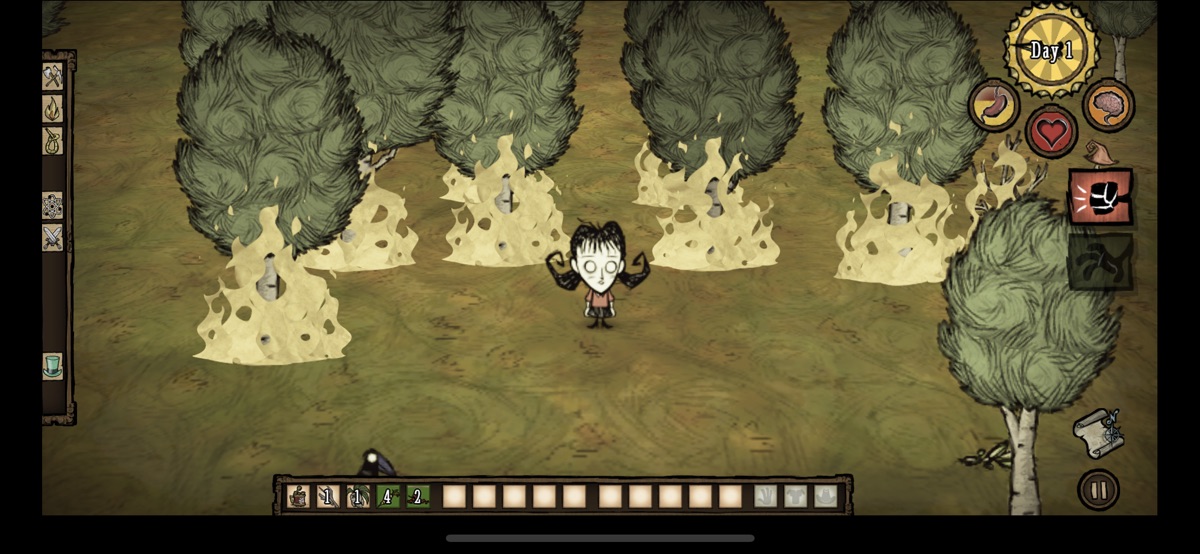
Task: Open the rolled map scroll
Action: click(1098, 432)
